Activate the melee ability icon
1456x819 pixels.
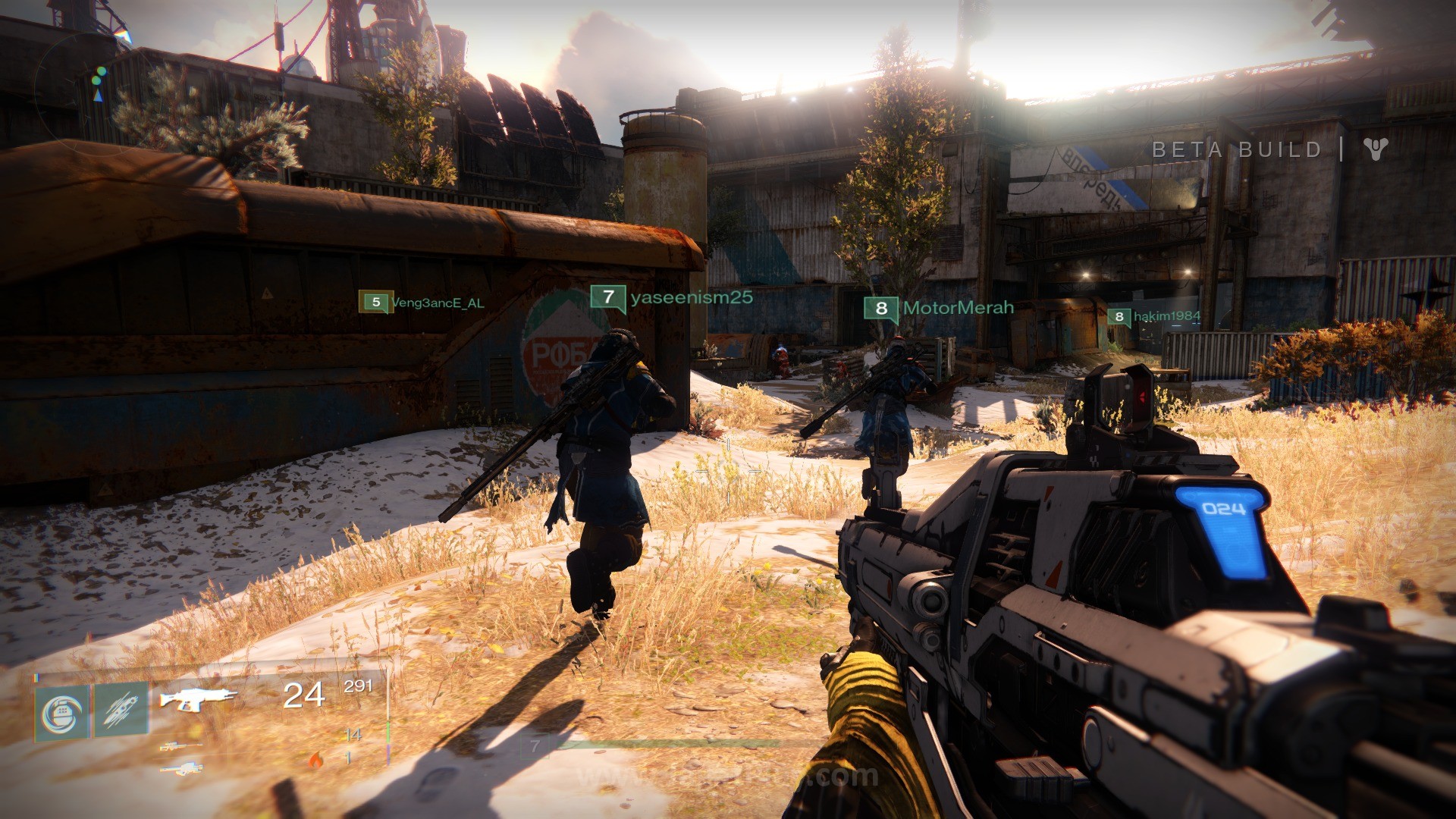click(121, 710)
